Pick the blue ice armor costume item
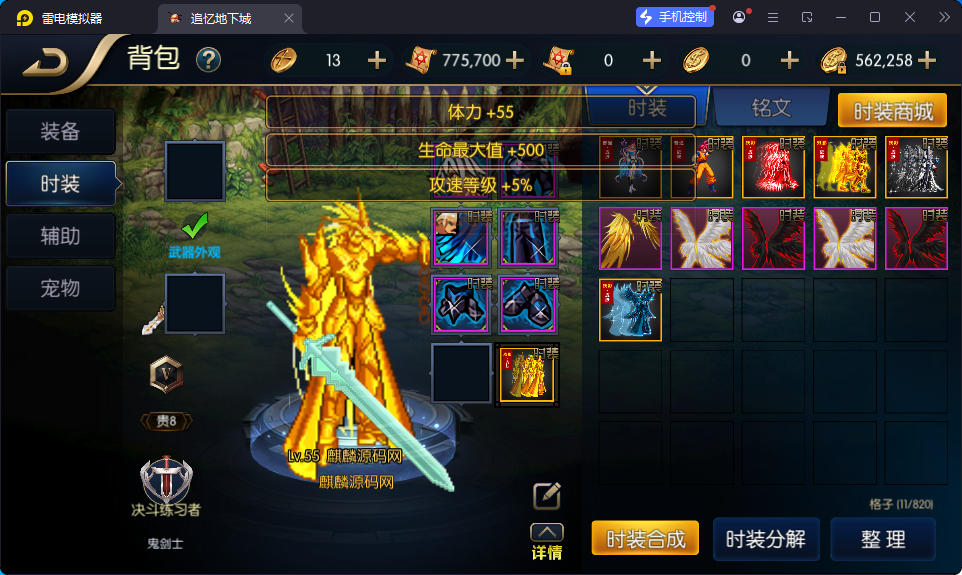This screenshot has height=575, width=962. point(630,310)
